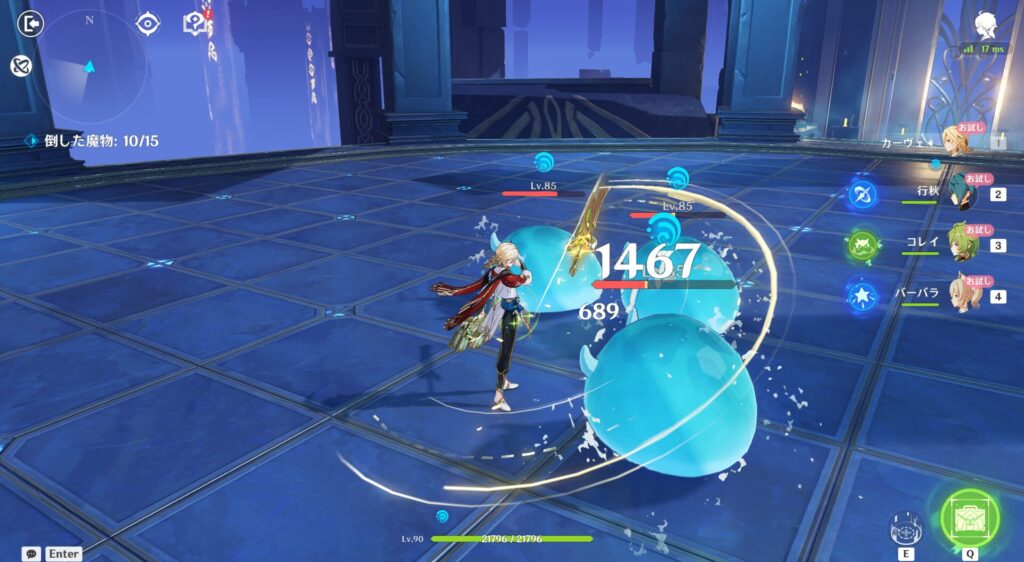Switch to party member バーバラ
This screenshot has height=562, width=1024.
(x=962, y=295)
